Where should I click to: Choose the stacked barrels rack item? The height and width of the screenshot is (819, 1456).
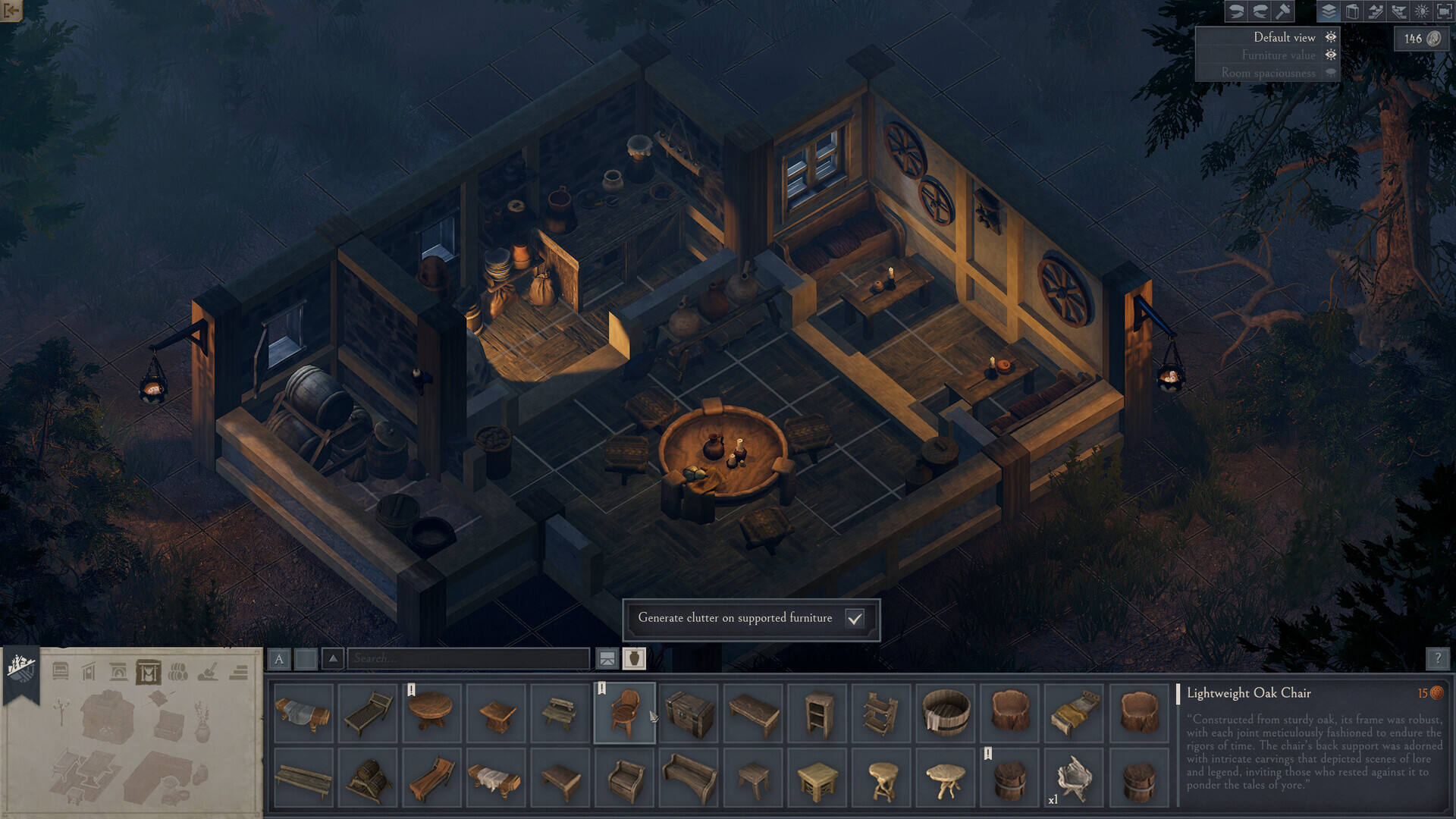(x=368, y=778)
